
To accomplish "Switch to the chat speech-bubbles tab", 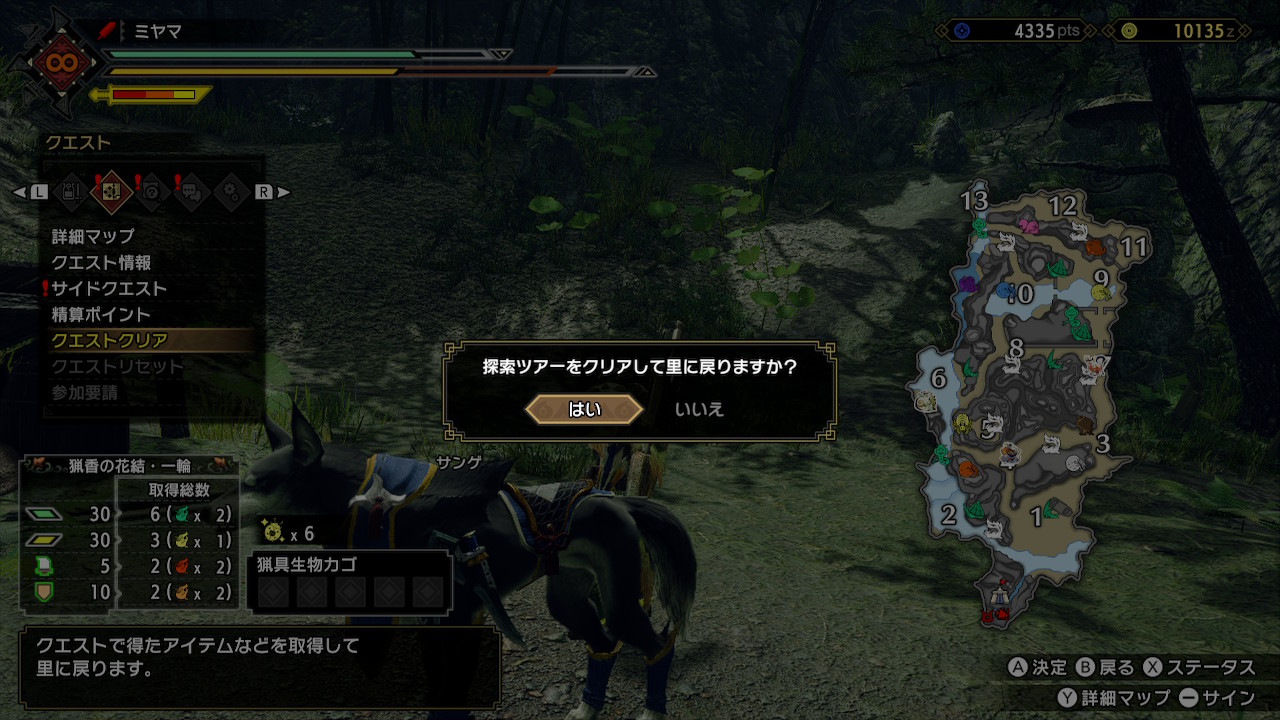I will tap(191, 191).
